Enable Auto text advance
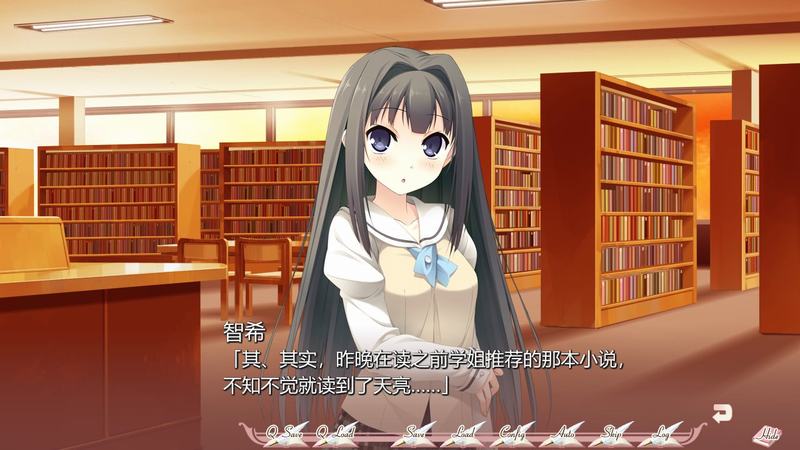This screenshot has height=450, width=800. (x=564, y=433)
